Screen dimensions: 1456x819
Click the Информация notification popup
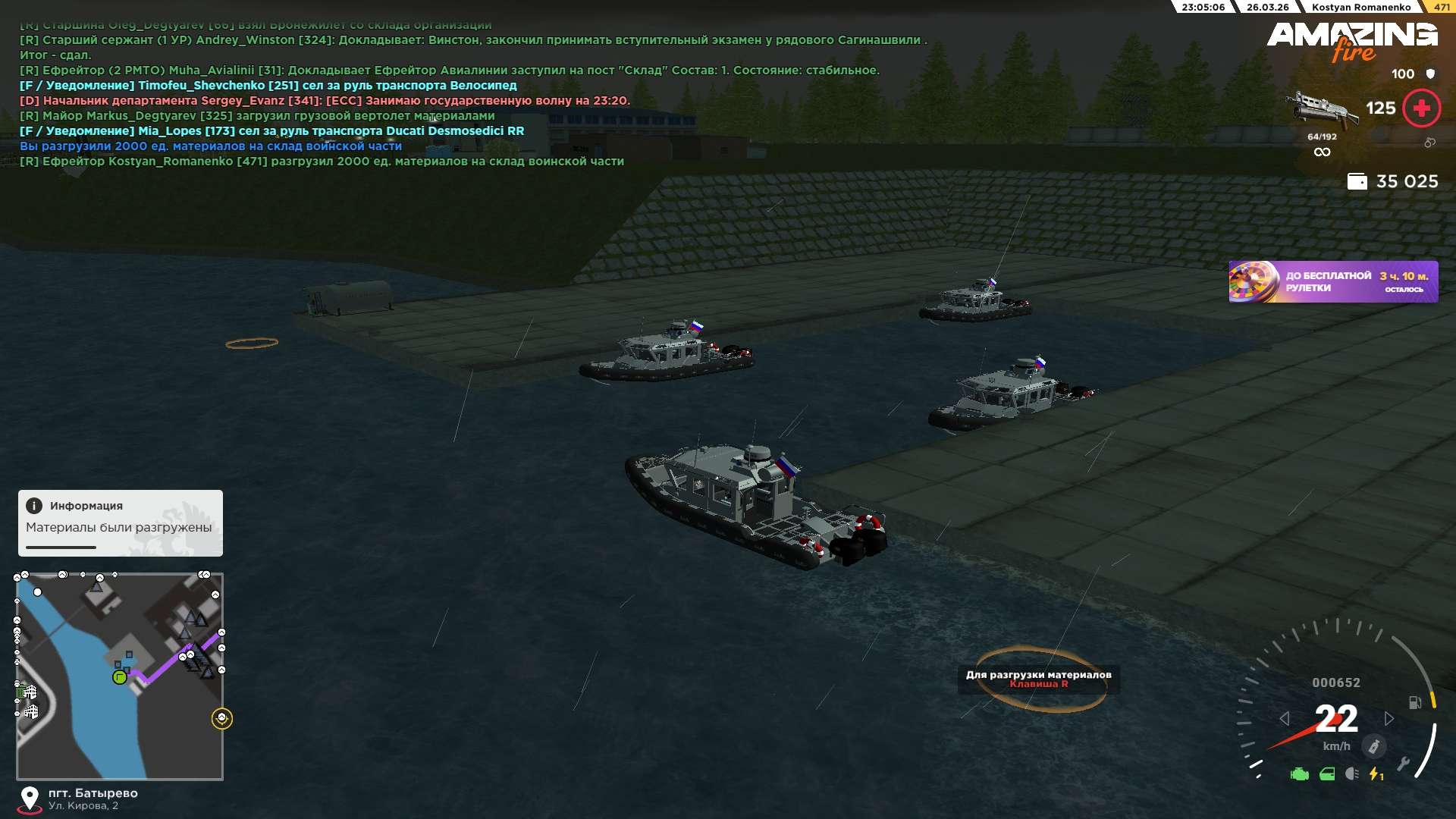tap(120, 522)
